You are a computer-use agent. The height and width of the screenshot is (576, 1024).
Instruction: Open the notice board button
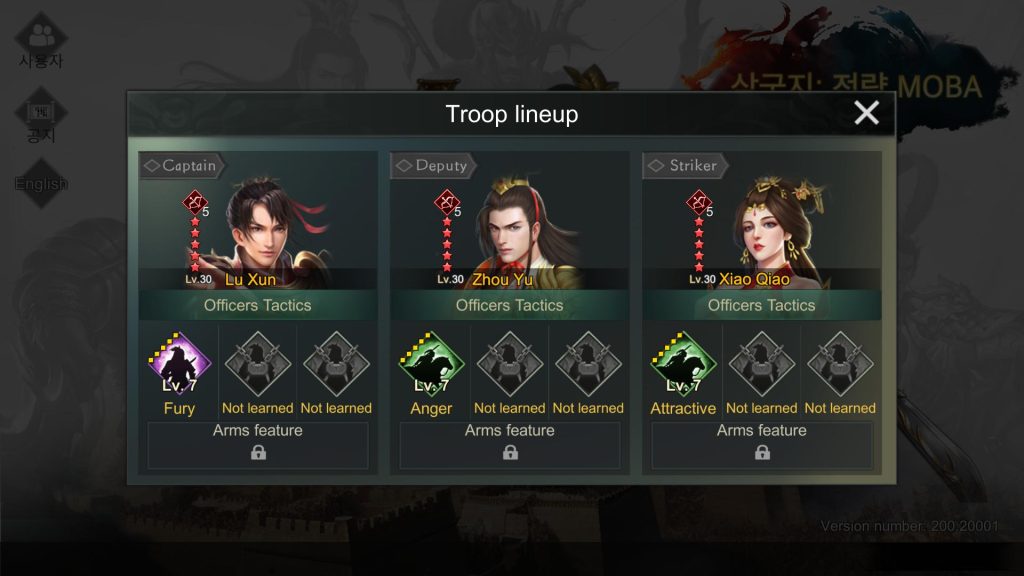(41, 118)
